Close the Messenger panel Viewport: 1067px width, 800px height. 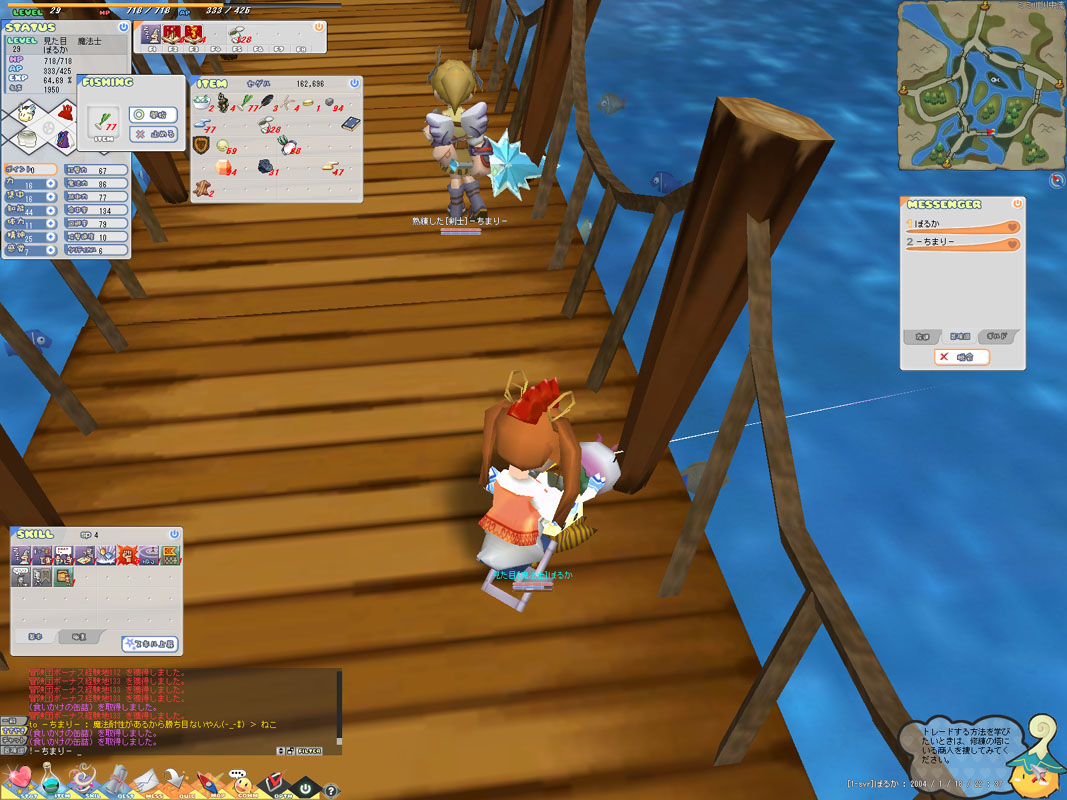tap(1017, 203)
